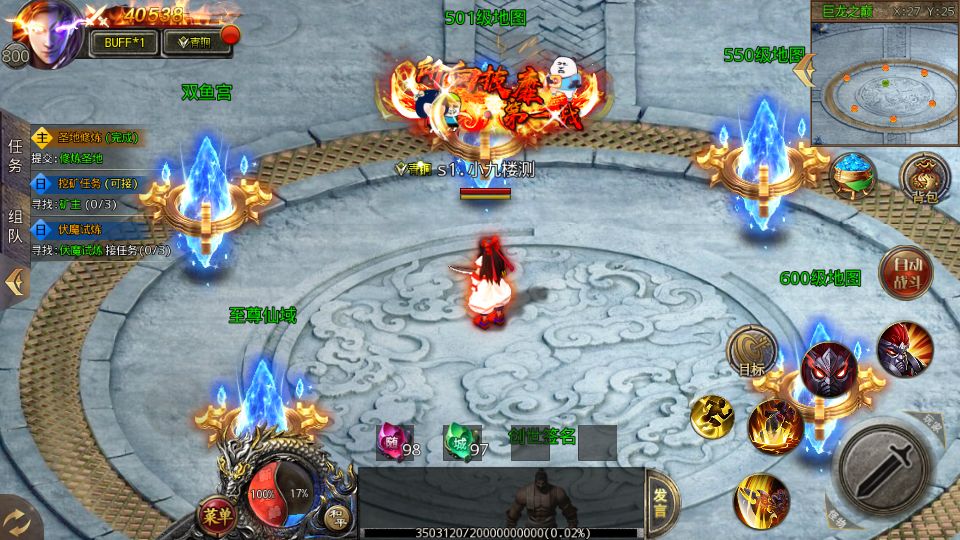
Task: Select the 挖矿任务 daily quest entry
Action: click(84, 184)
